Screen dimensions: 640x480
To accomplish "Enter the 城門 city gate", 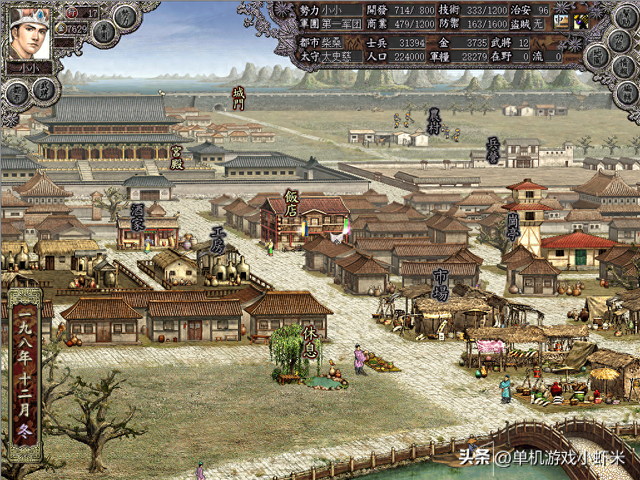I will (x=238, y=97).
